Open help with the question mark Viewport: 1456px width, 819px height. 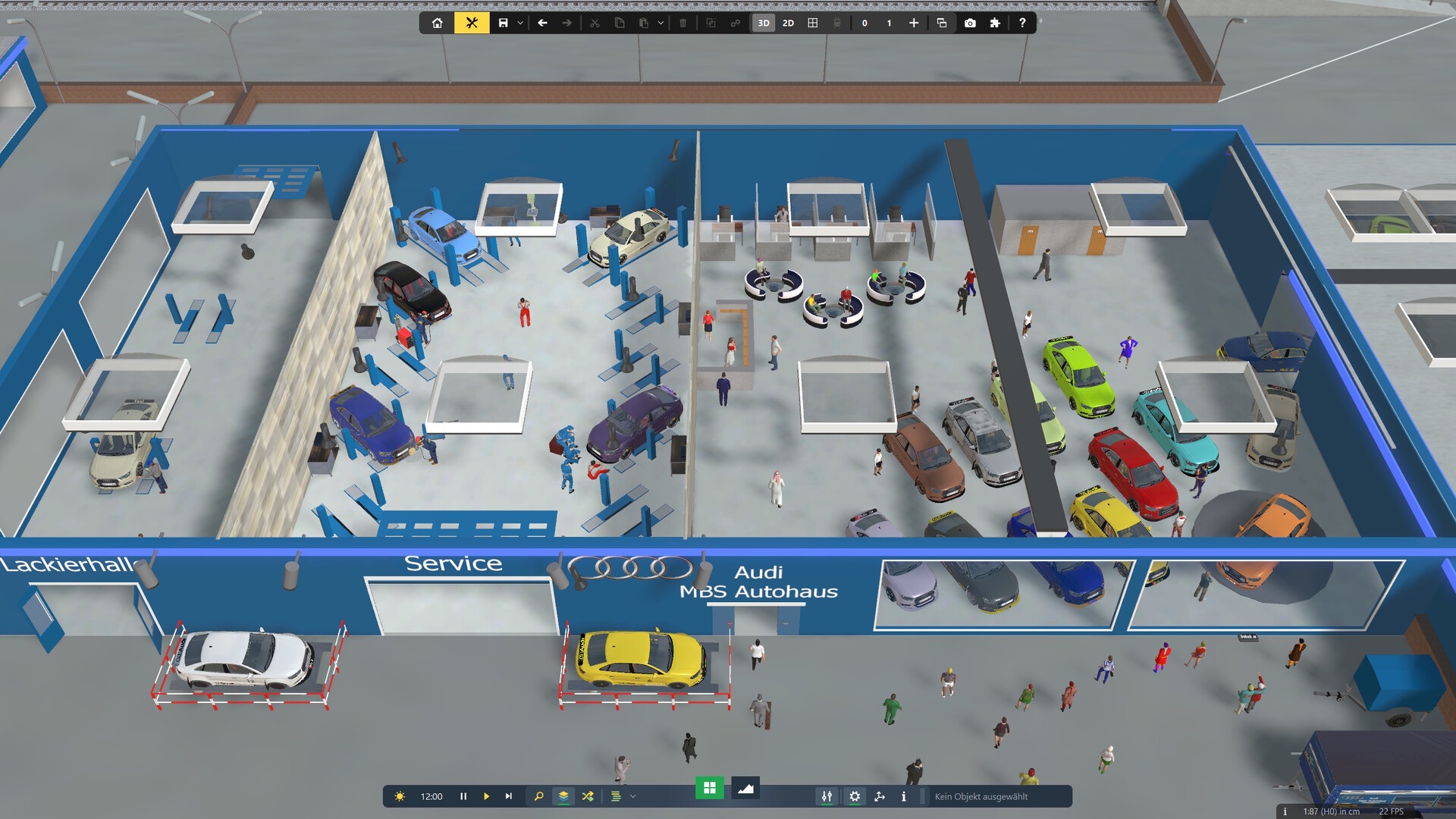[x=1022, y=23]
